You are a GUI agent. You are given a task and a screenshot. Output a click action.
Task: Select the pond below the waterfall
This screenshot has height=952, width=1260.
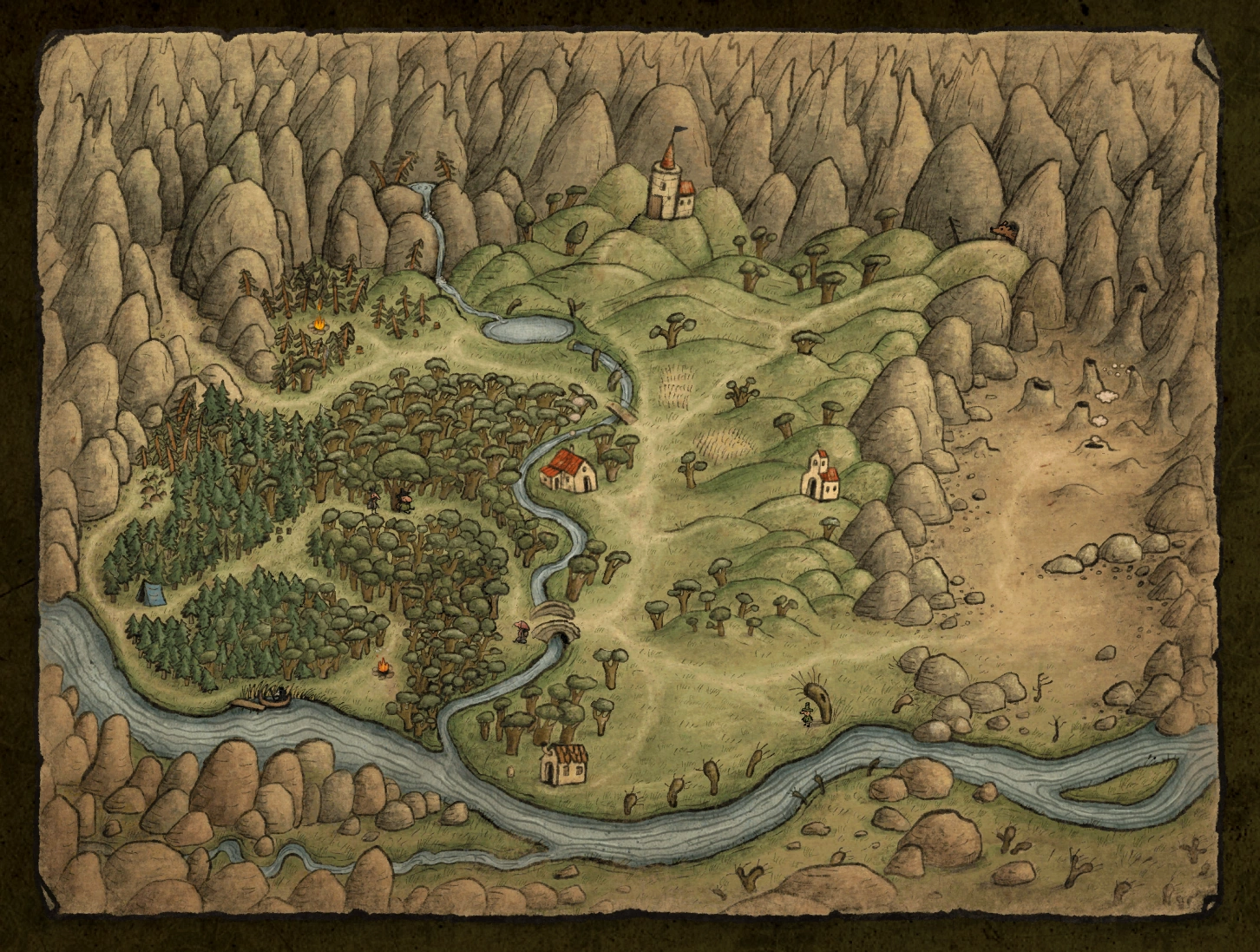click(x=528, y=328)
